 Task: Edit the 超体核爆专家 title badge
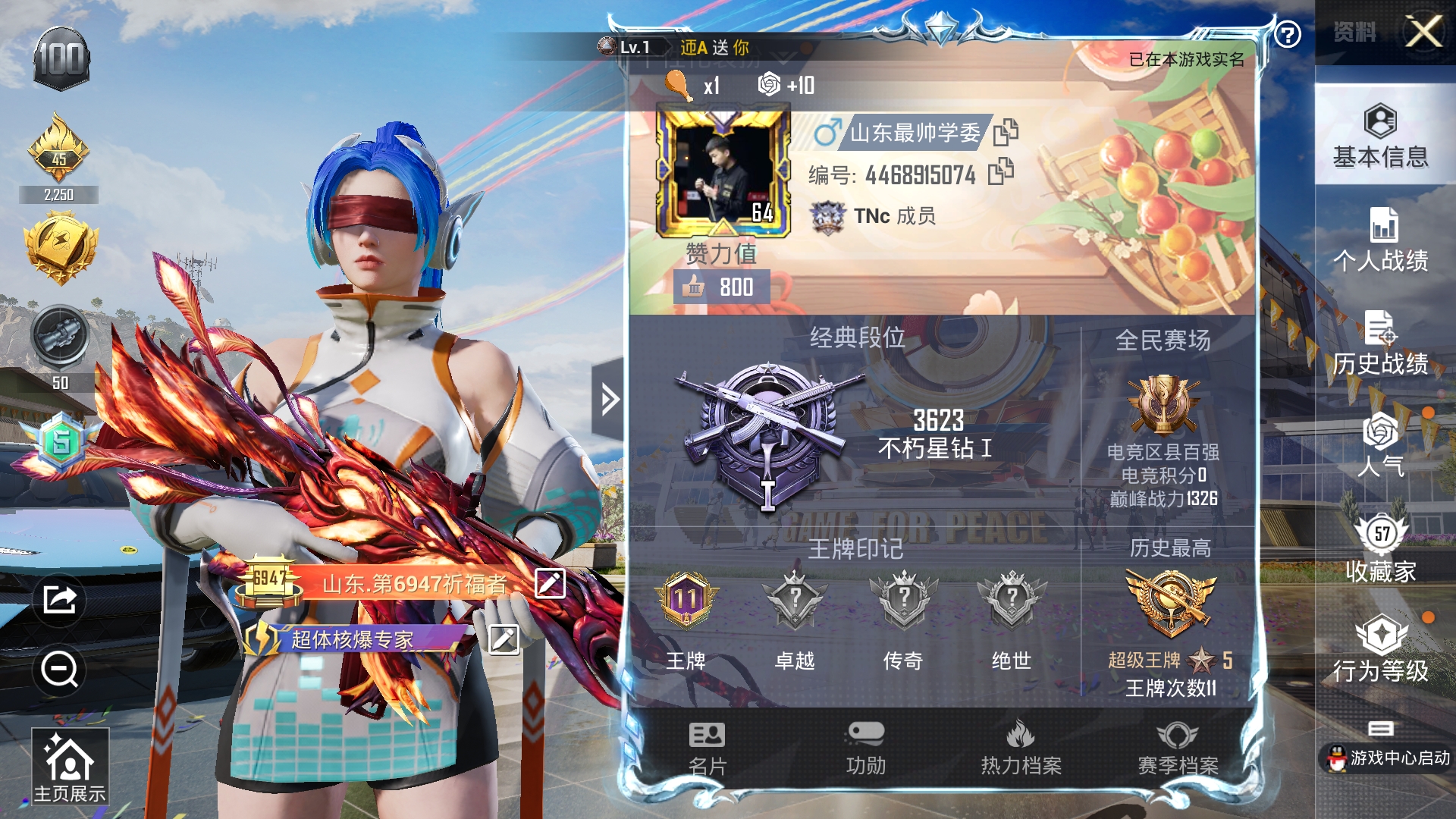coord(504,639)
